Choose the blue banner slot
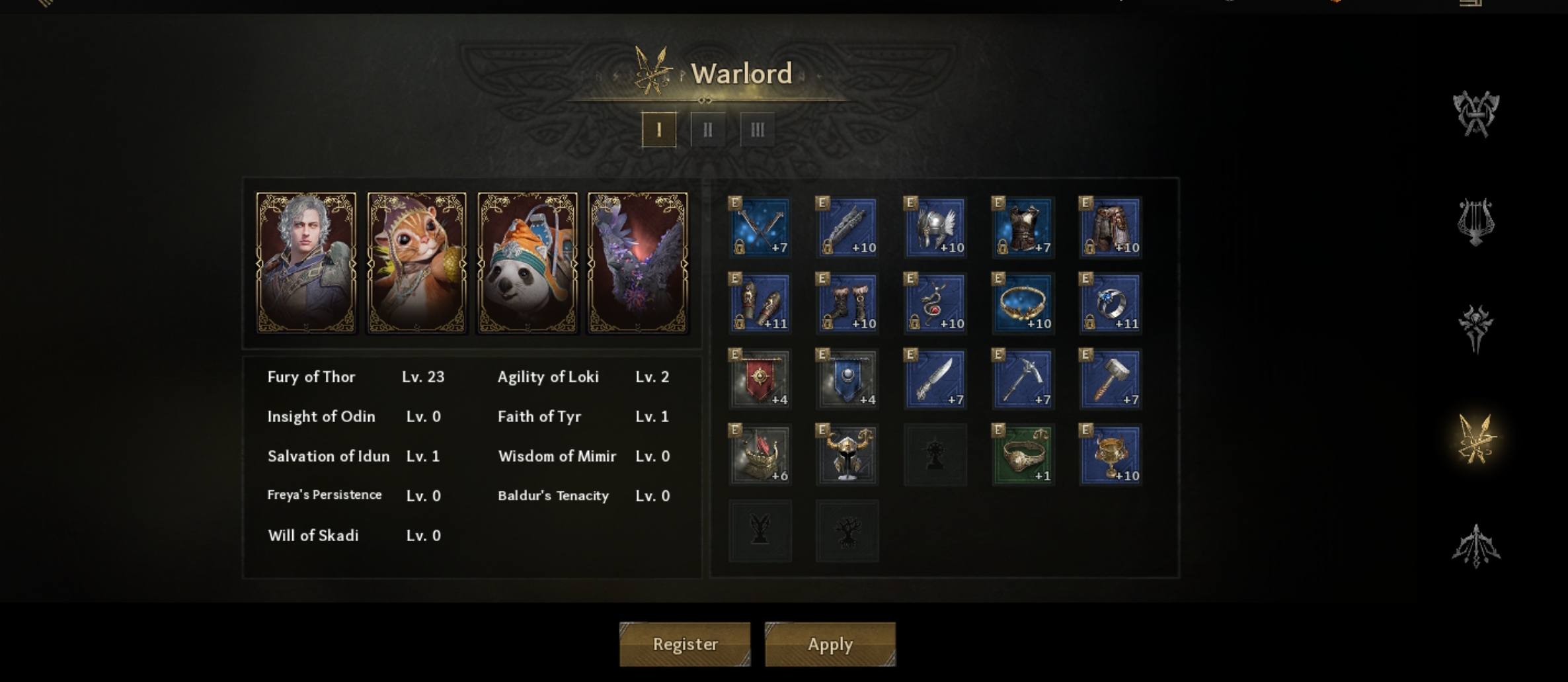1568x682 pixels. (x=847, y=379)
